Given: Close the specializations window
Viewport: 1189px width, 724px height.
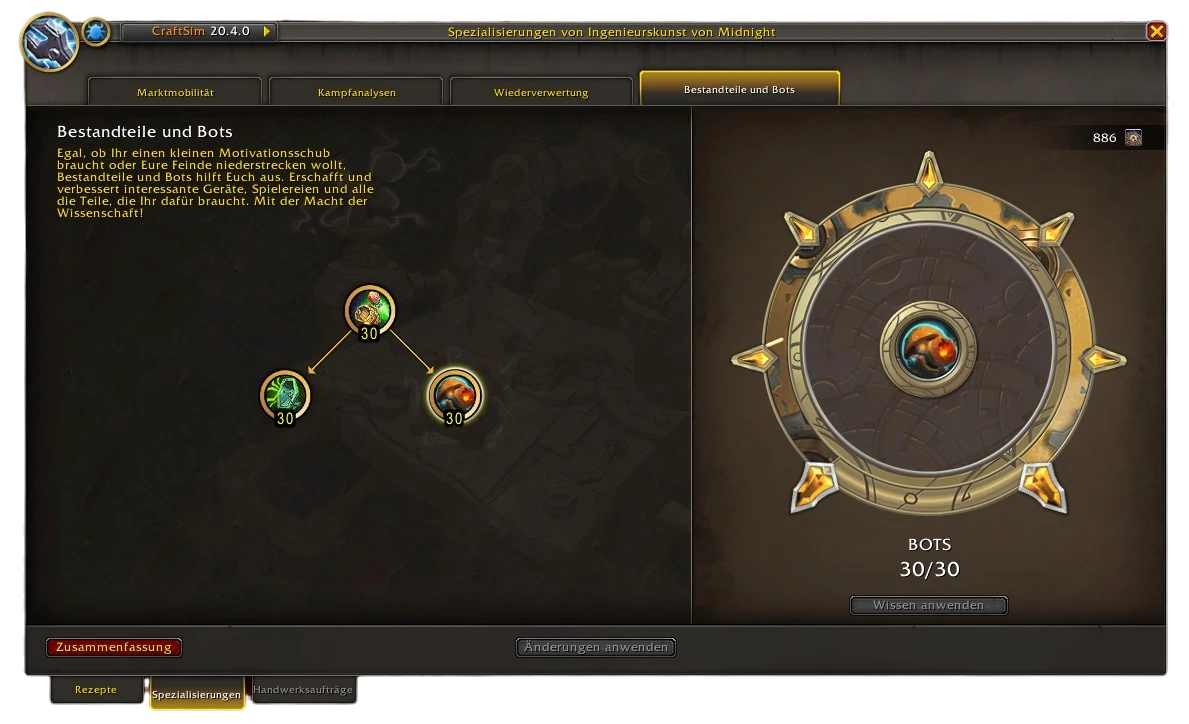Looking at the screenshot, I should click(x=1156, y=32).
